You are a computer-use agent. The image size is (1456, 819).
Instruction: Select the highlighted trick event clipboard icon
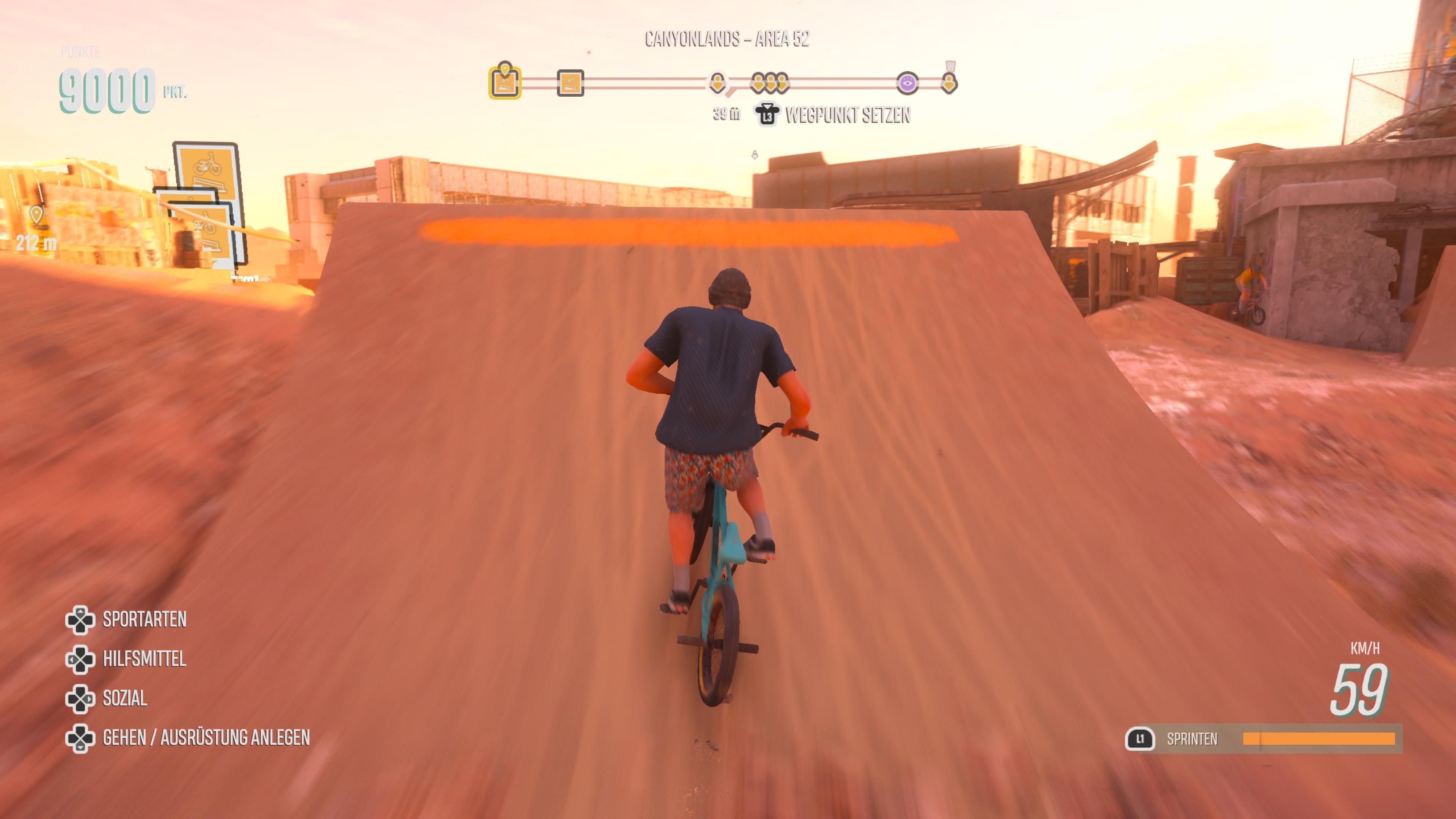click(x=505, y=83)
